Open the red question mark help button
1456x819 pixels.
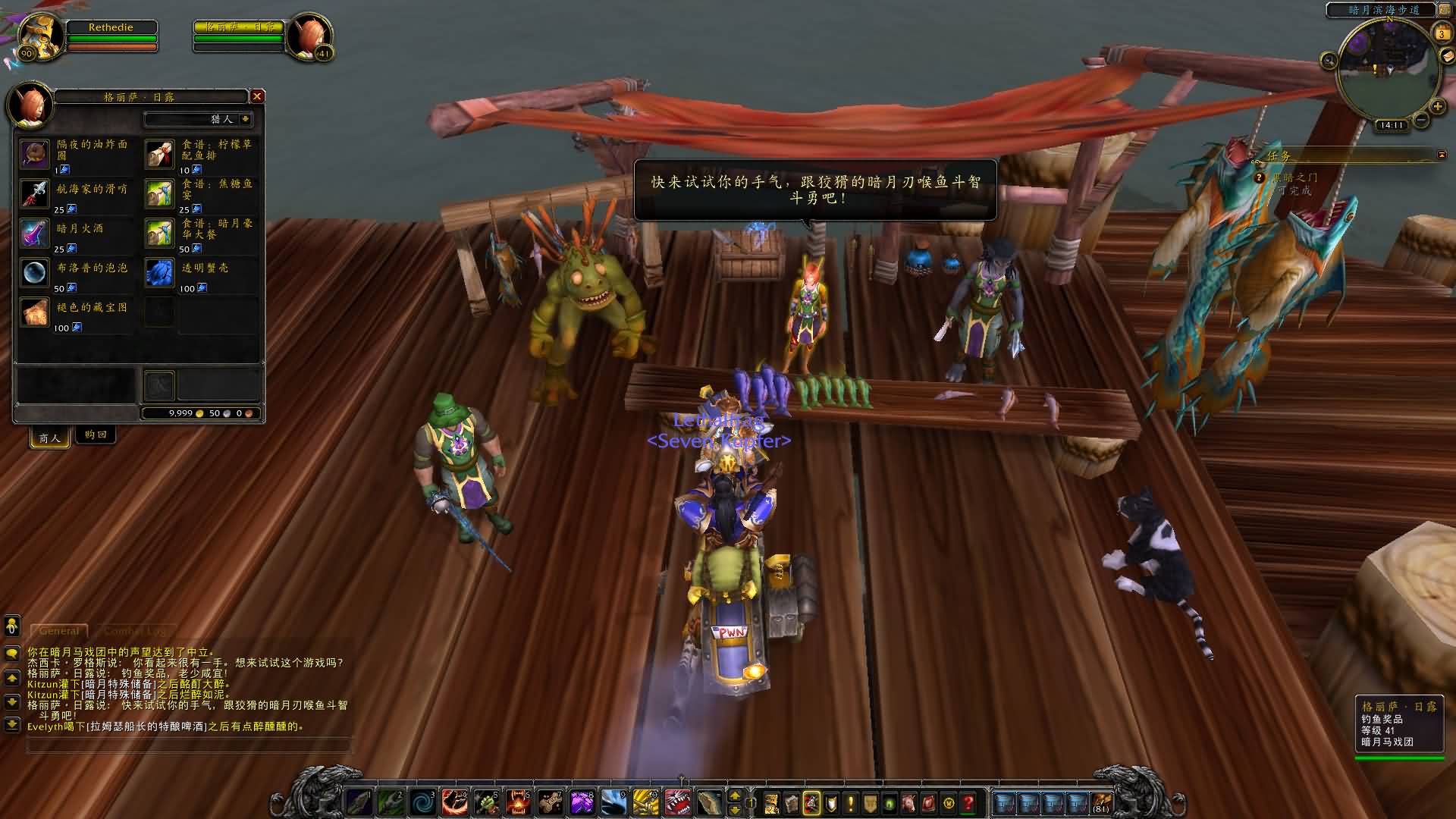click(x=968, y=802)
